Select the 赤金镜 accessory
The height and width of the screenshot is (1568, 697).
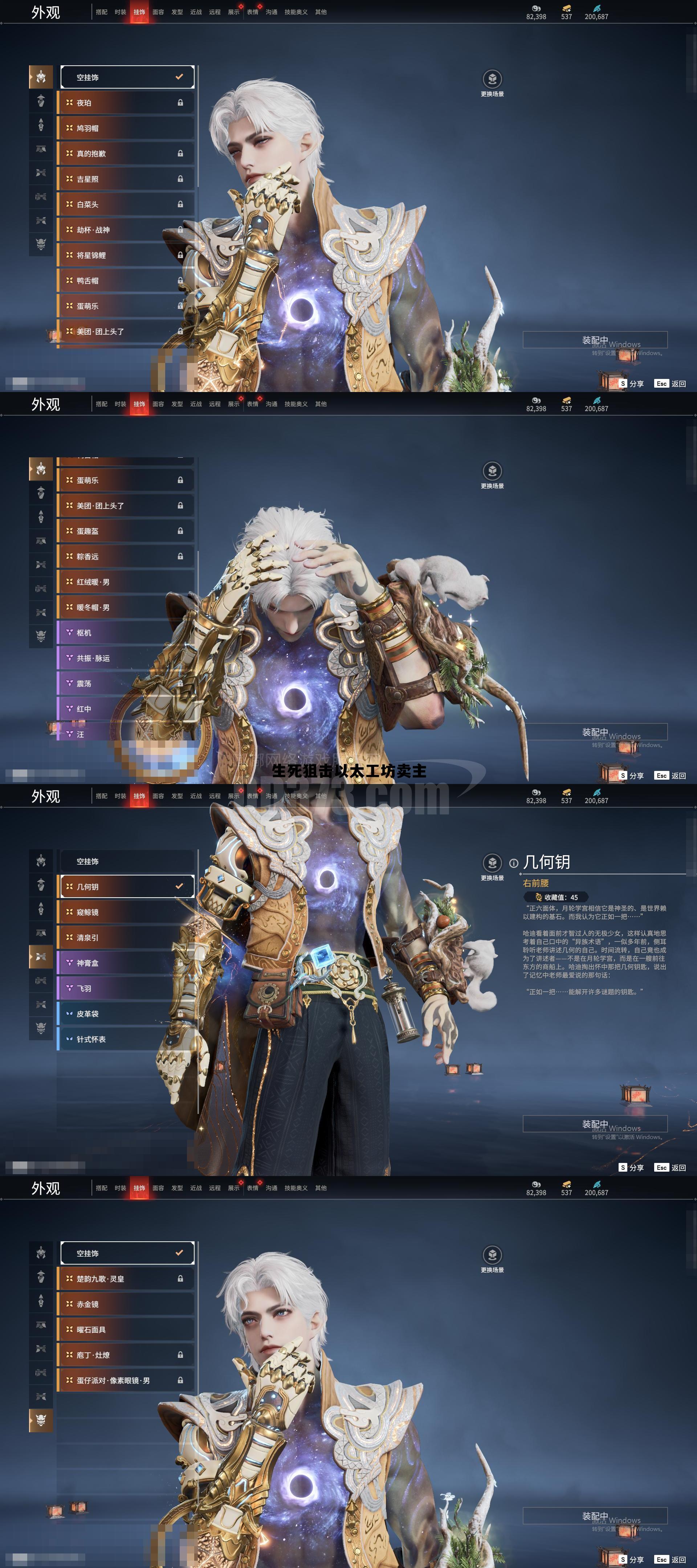coord(127,1304)
